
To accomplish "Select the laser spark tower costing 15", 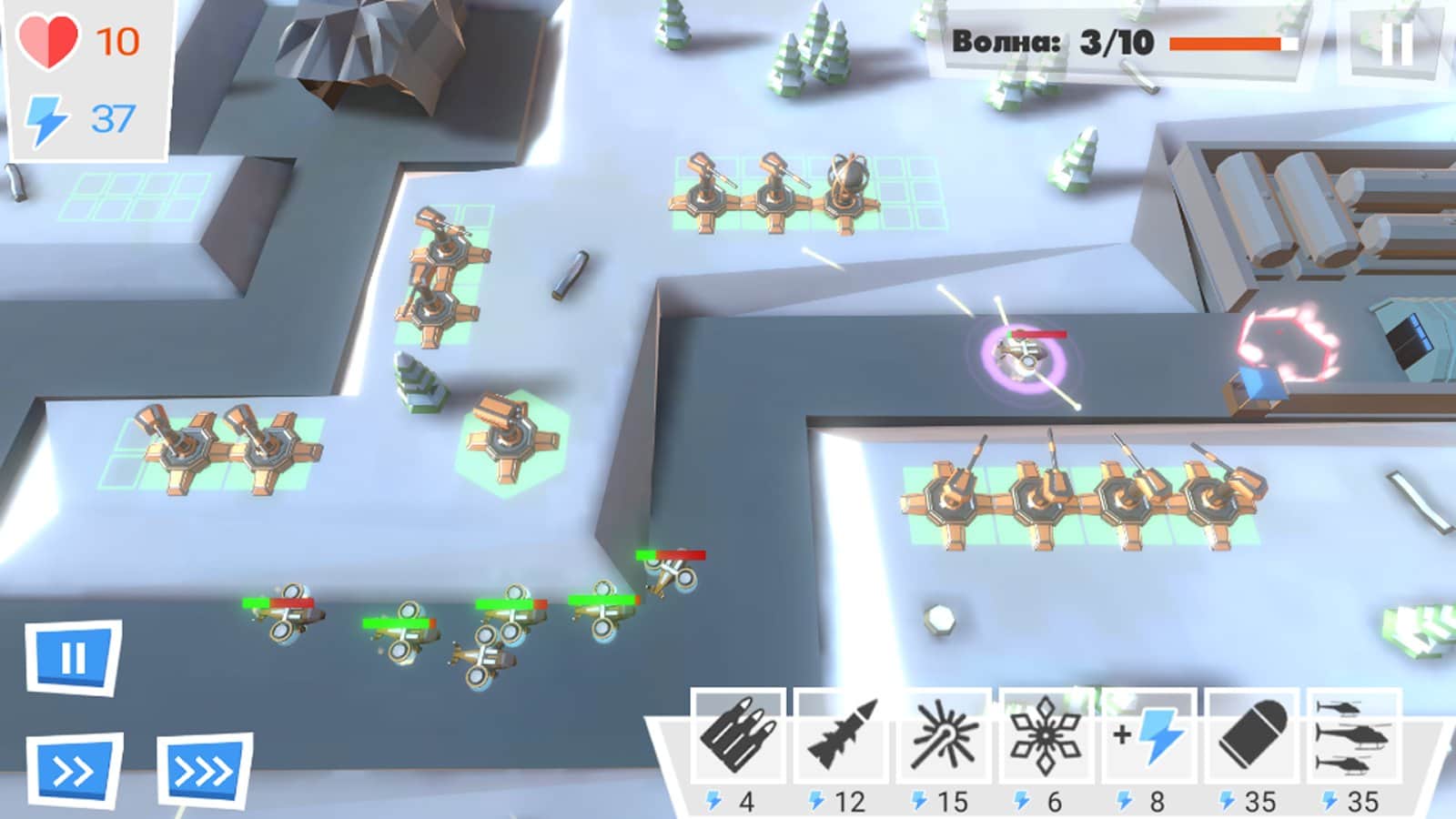I will click(x=944, y=734).
